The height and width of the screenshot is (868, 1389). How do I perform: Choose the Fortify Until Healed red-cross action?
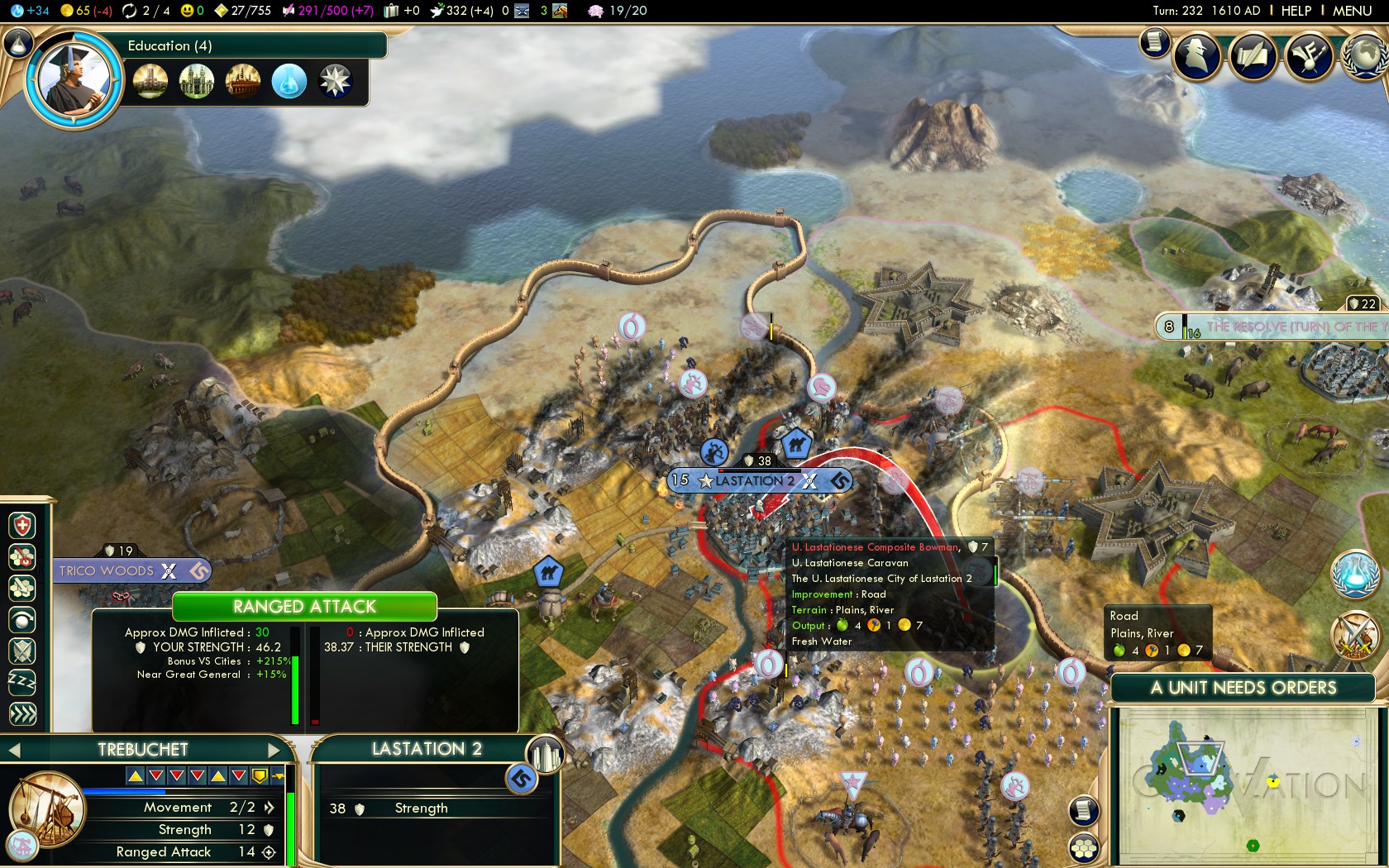(22, 526)
